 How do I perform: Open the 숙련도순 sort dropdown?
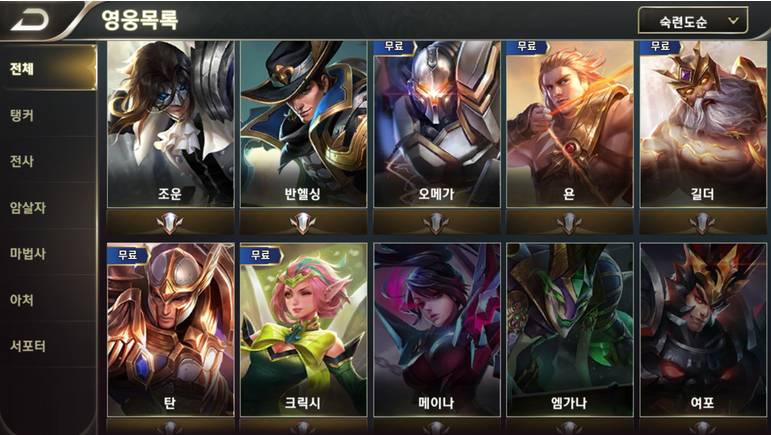click(x=692, y=21)
